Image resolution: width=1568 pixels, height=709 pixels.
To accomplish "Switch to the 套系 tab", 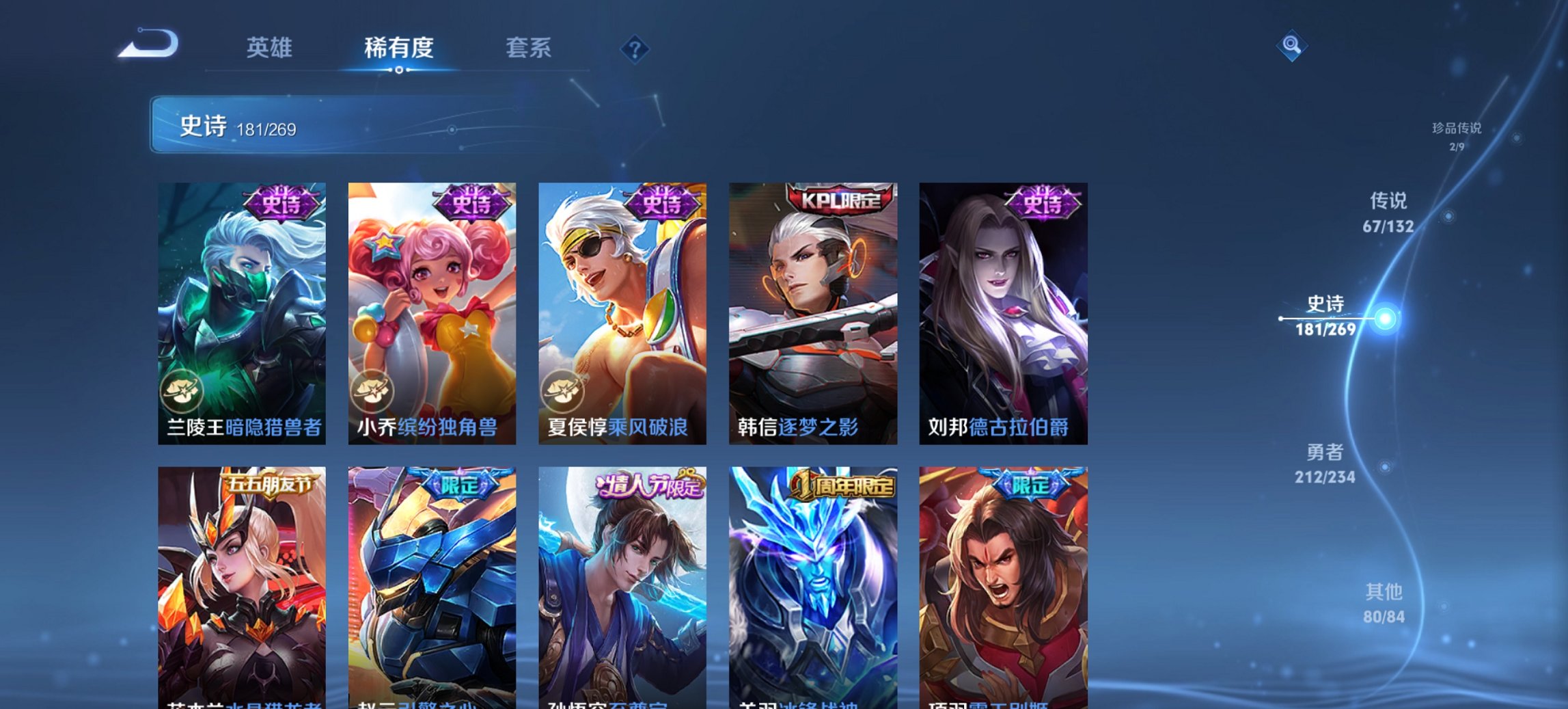I will point(528,48).
